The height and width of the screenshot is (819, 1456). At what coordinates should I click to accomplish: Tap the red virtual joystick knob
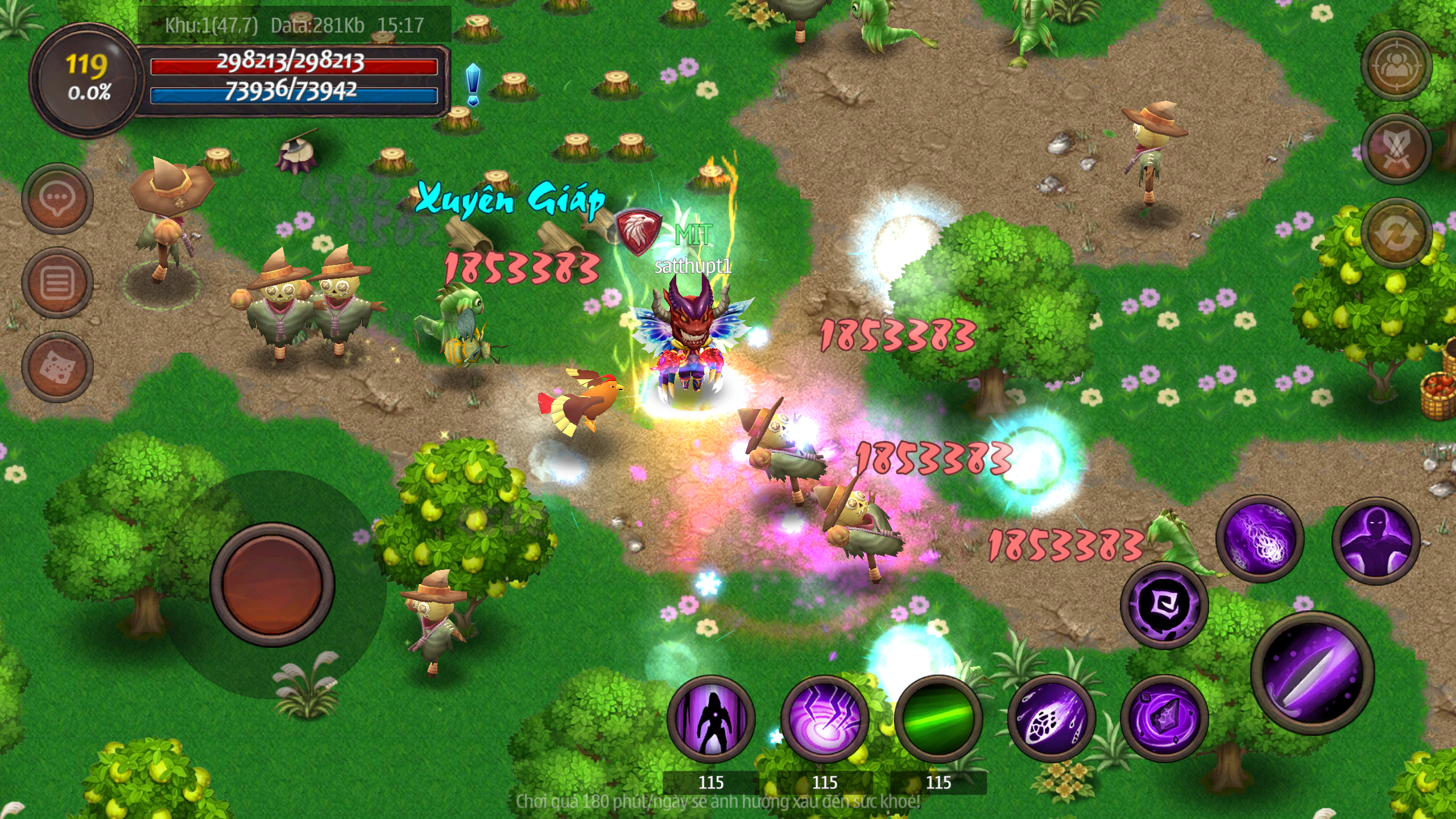(272, 585)
